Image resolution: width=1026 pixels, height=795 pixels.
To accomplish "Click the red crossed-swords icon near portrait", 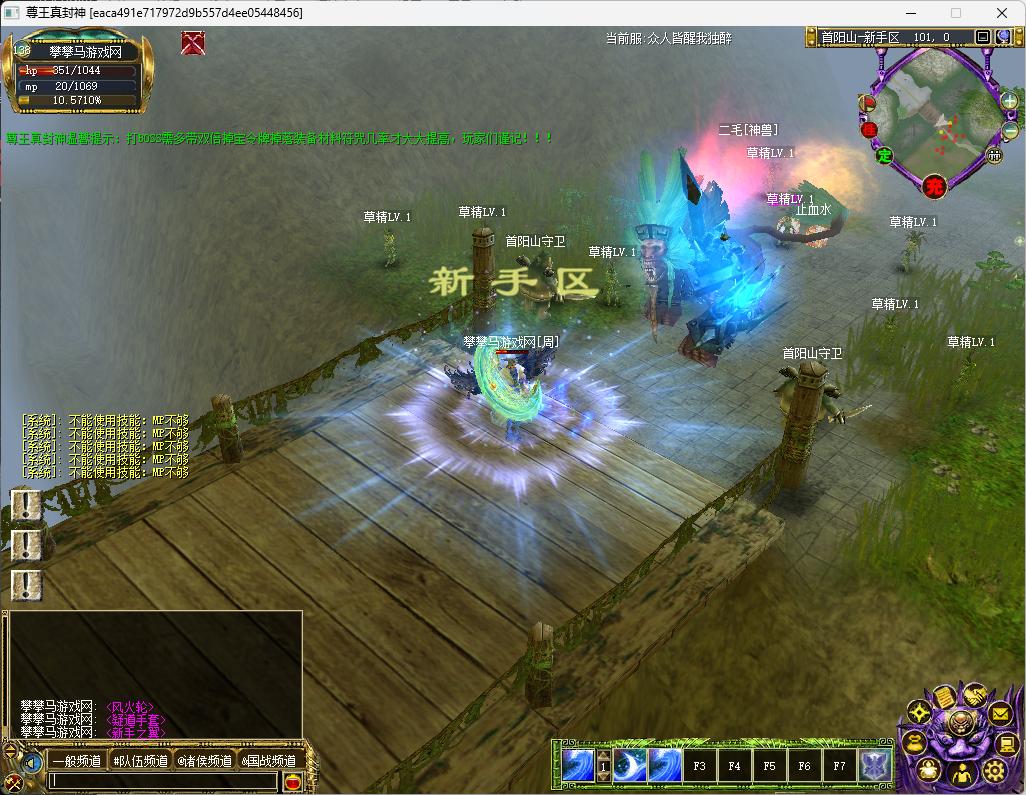I will coord(194,43).
